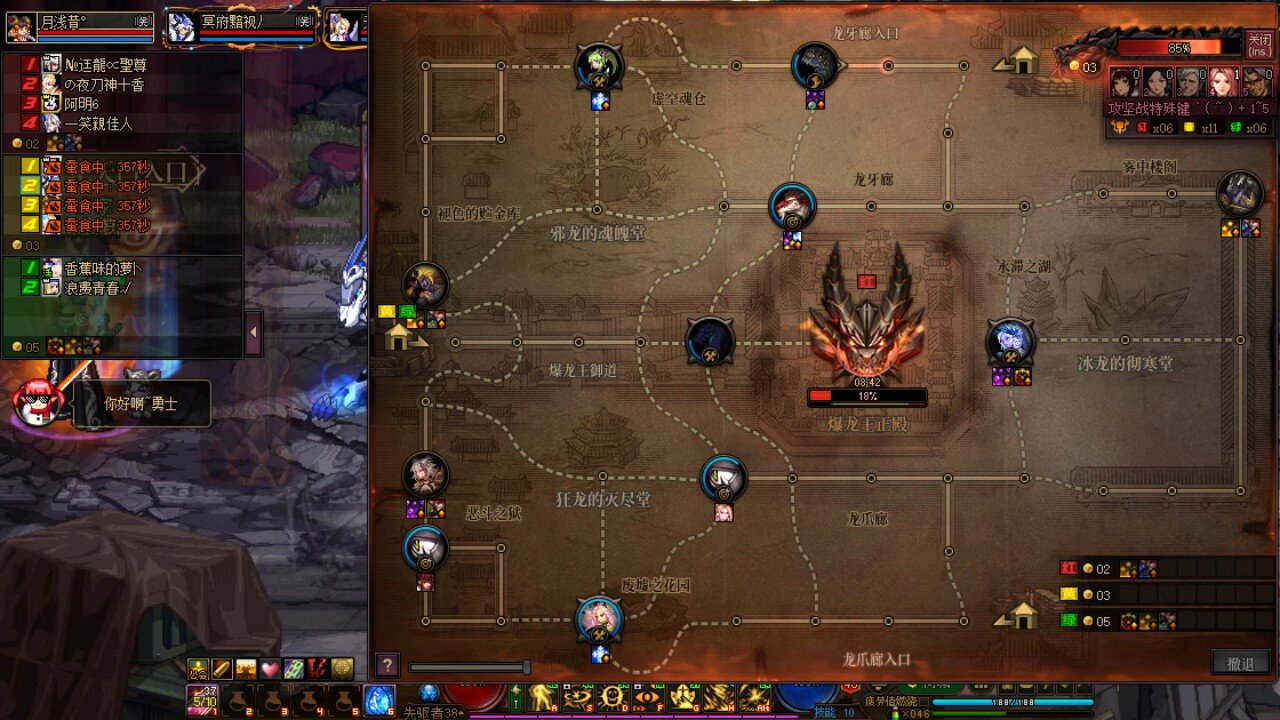Open the 冰龙的彻寒堂 ice dragon map node
1280x720 pixels.
[x=1011, y=340]
